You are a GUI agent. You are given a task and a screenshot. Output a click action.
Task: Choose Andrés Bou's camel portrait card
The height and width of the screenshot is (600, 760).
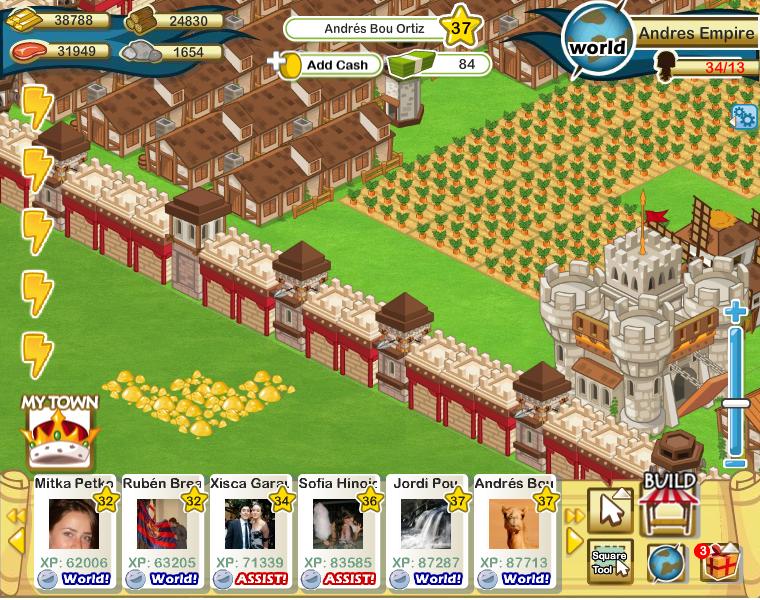(513, 524)
